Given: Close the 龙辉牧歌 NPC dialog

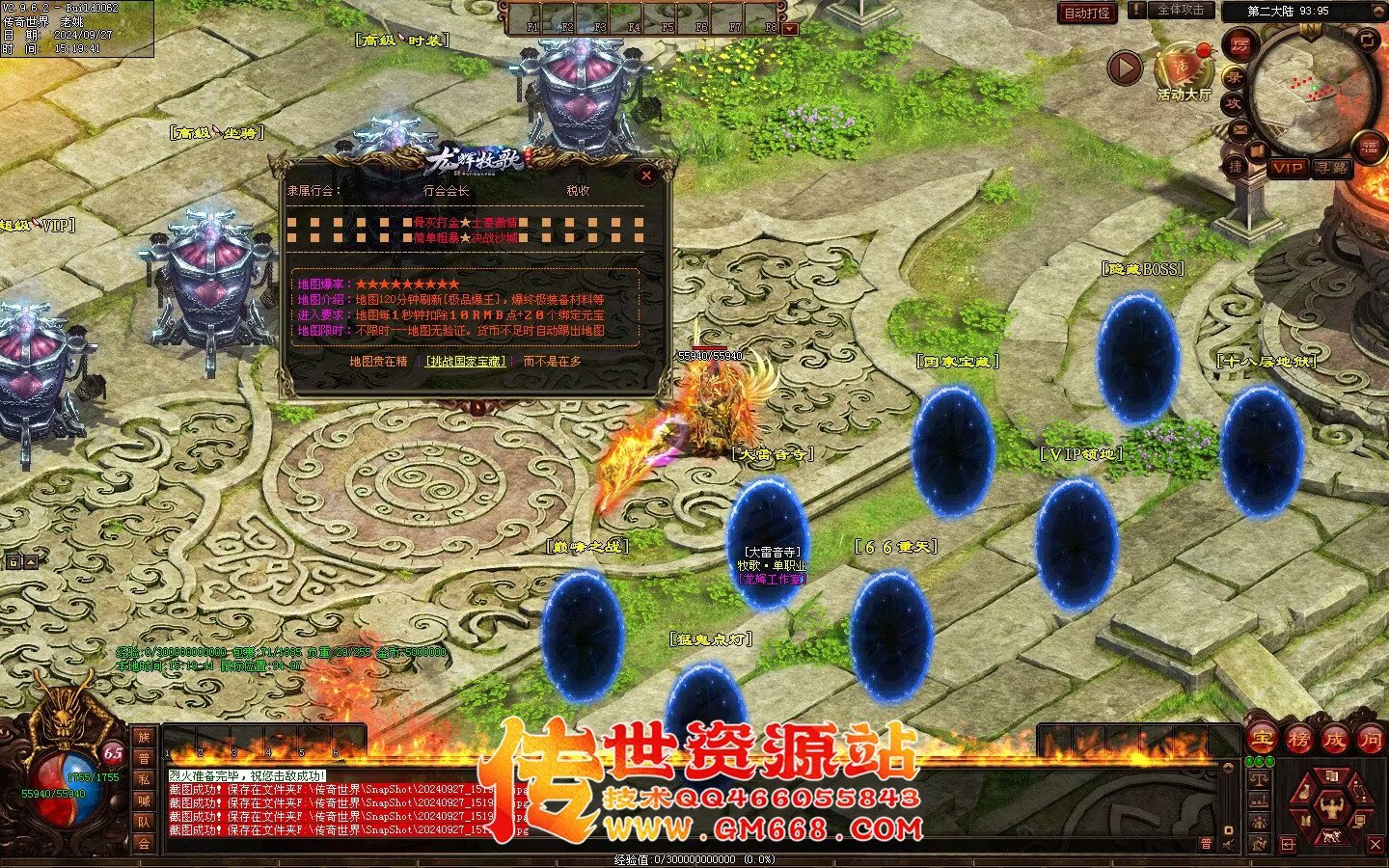Looking at the screenshot, I should pos(646,175).
